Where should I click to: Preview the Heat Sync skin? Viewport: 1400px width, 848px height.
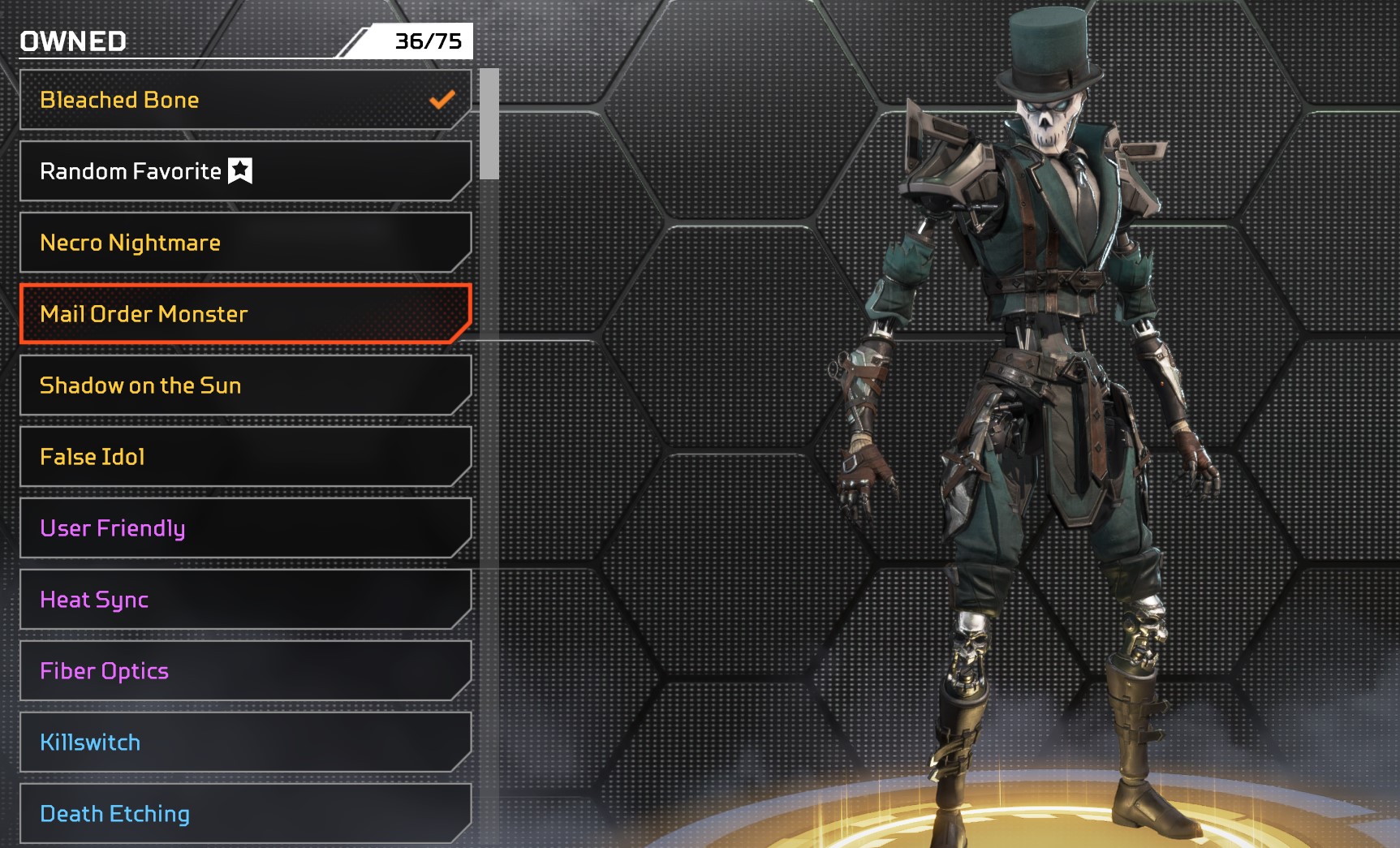pyautogui.click(x=243, y=600)
